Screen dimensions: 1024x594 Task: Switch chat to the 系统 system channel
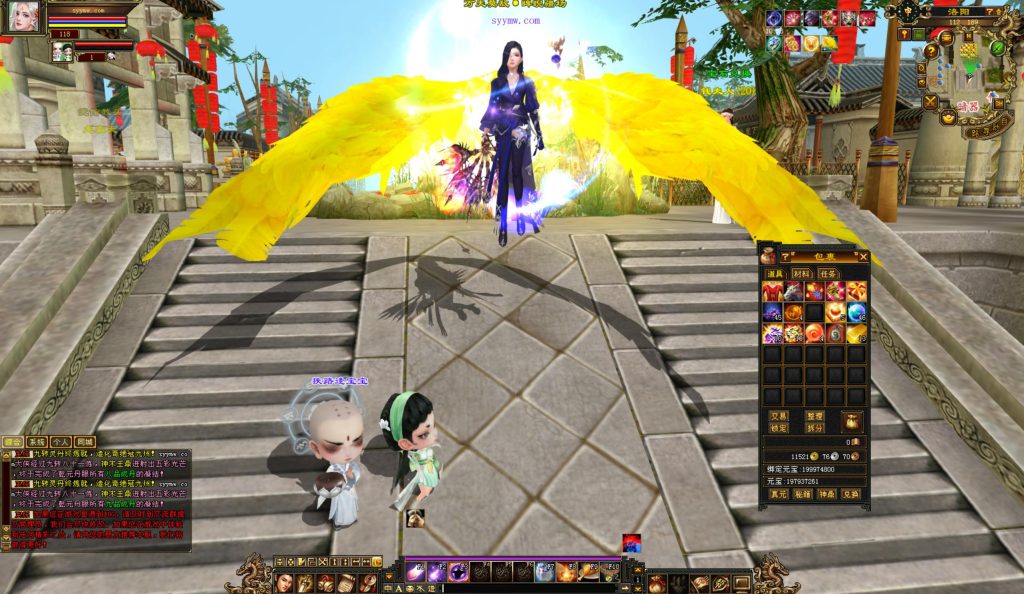click(x=37, y=442)
